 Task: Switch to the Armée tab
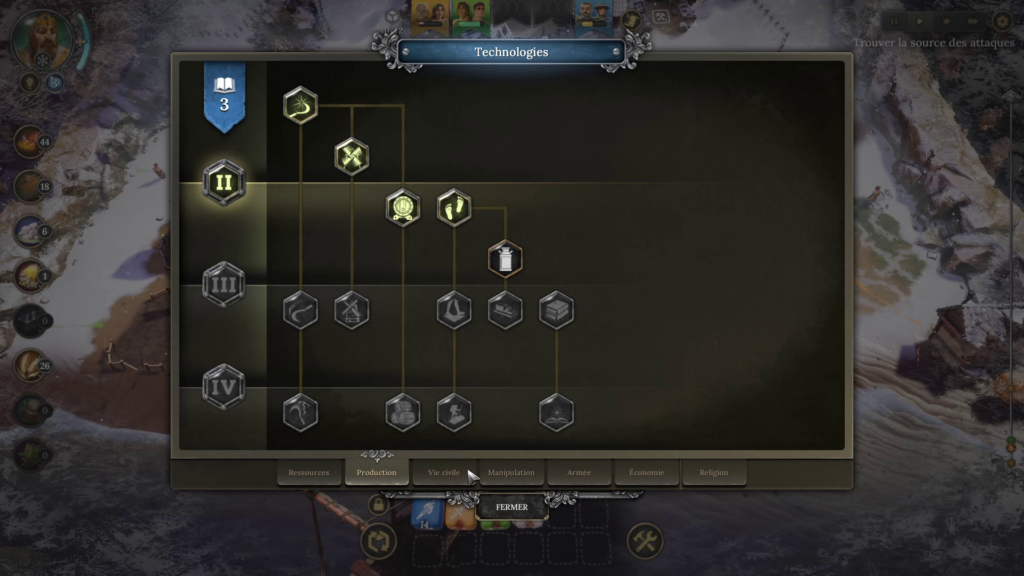(579, 472)
